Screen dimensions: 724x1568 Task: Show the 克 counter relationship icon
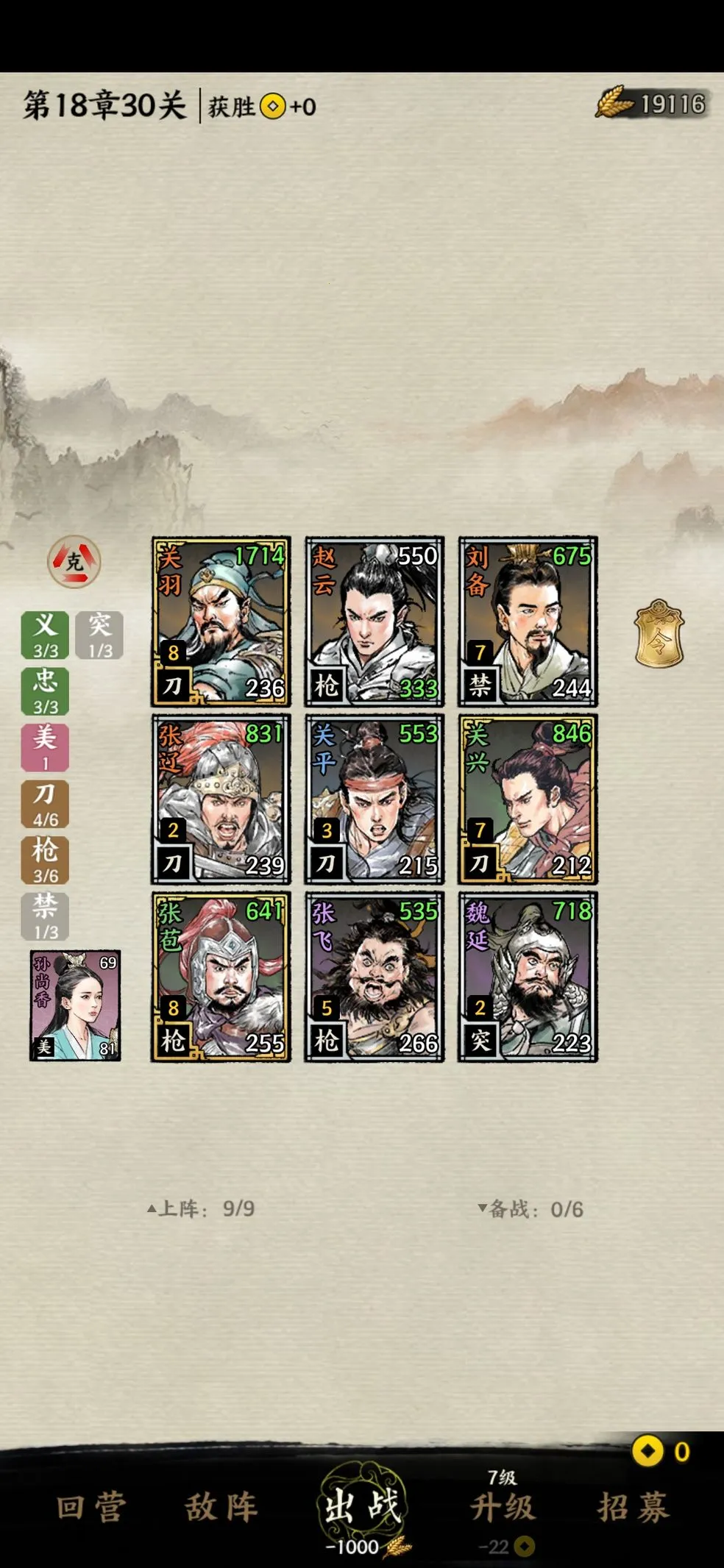(x=74, y=562)
